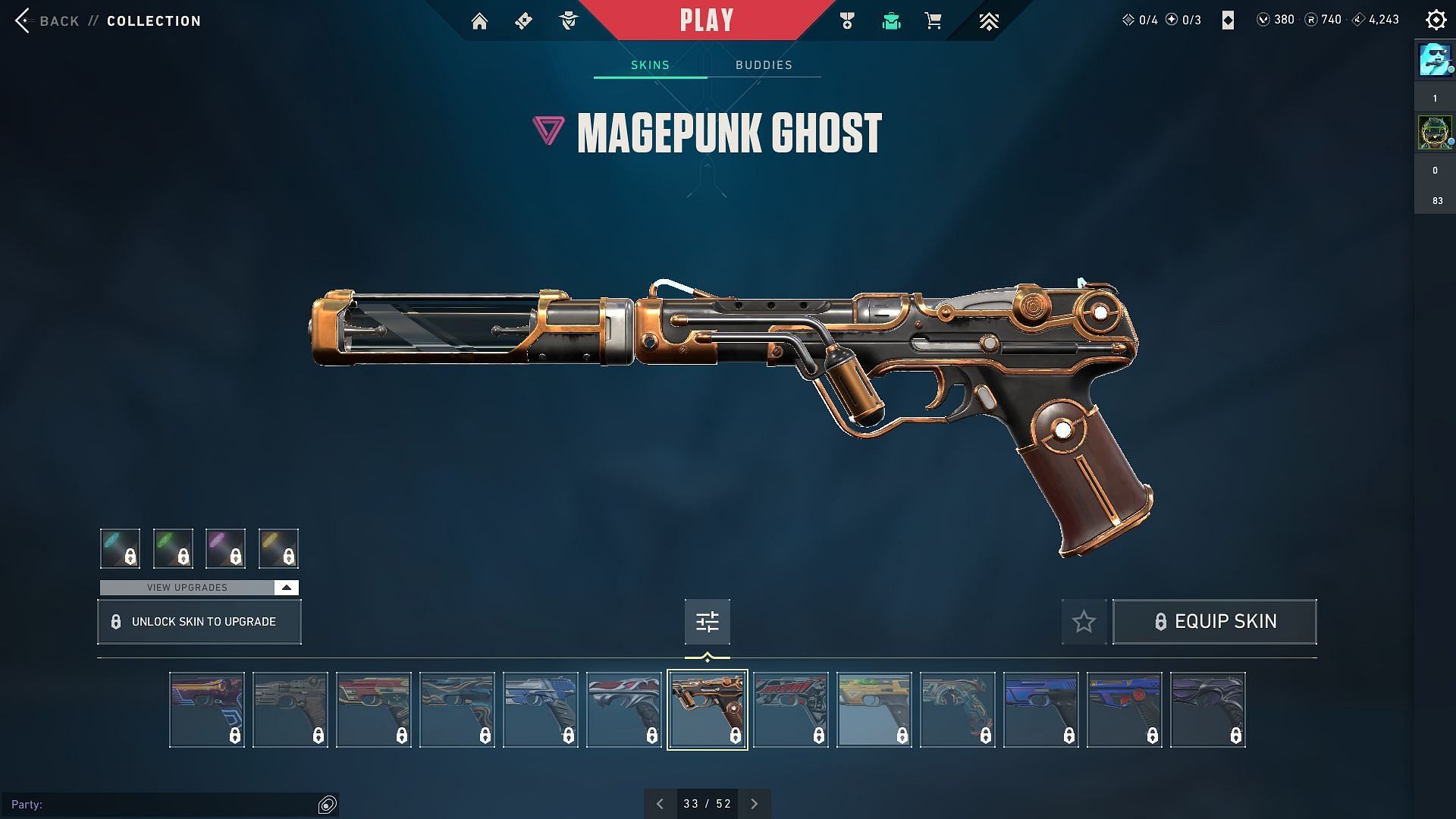Open the store shopping cart

pos(934,21)
